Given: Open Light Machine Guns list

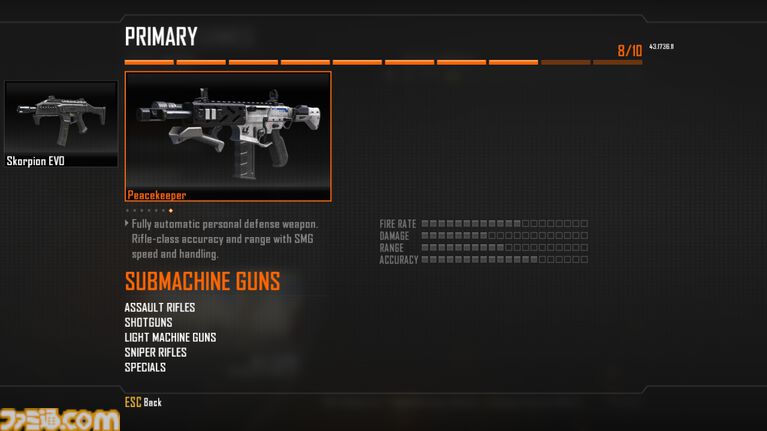Looking at the screenshot, I should tap(170, 337).
